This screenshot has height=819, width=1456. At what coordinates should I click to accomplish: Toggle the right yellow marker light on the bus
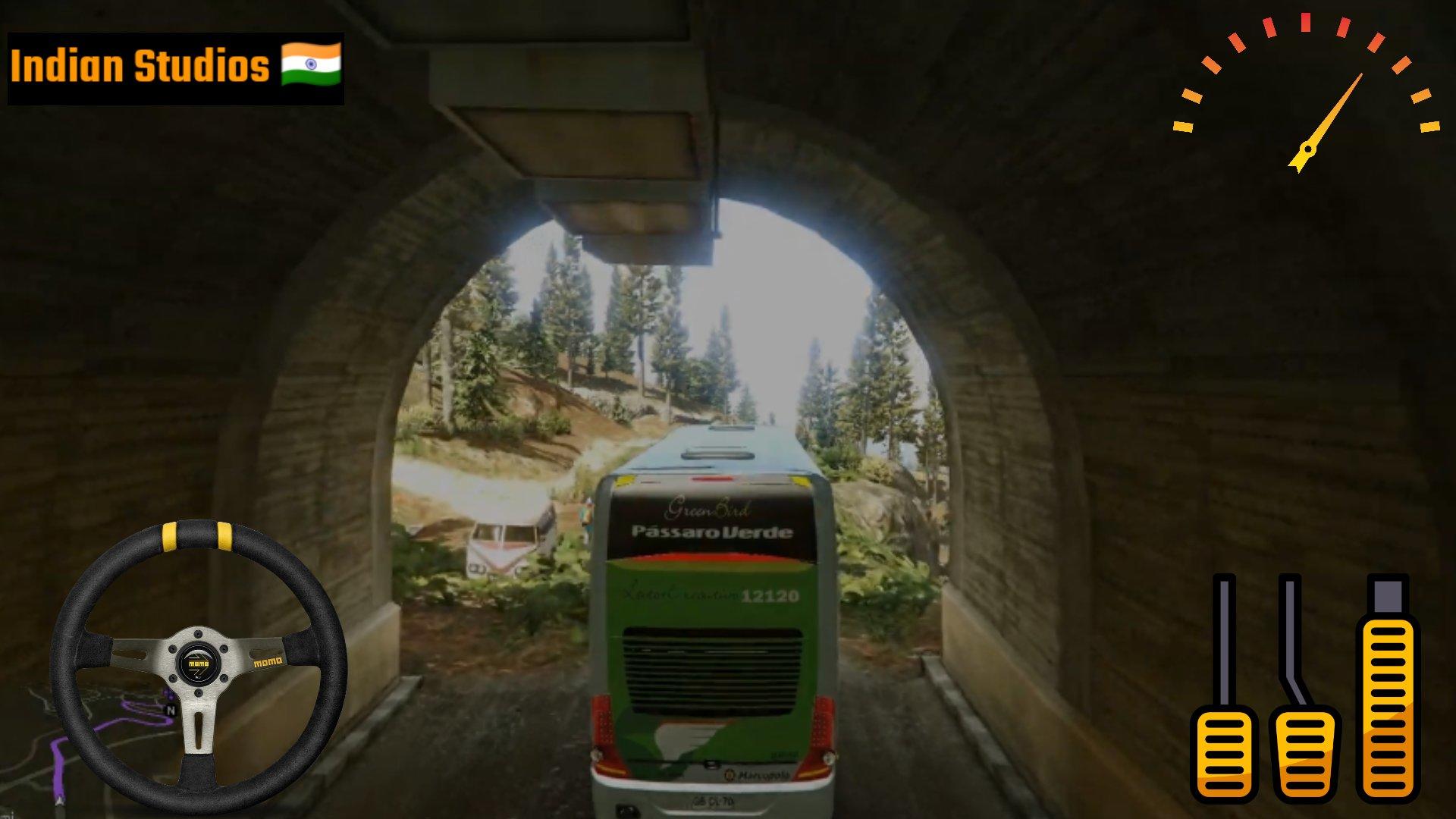(800, 482)
